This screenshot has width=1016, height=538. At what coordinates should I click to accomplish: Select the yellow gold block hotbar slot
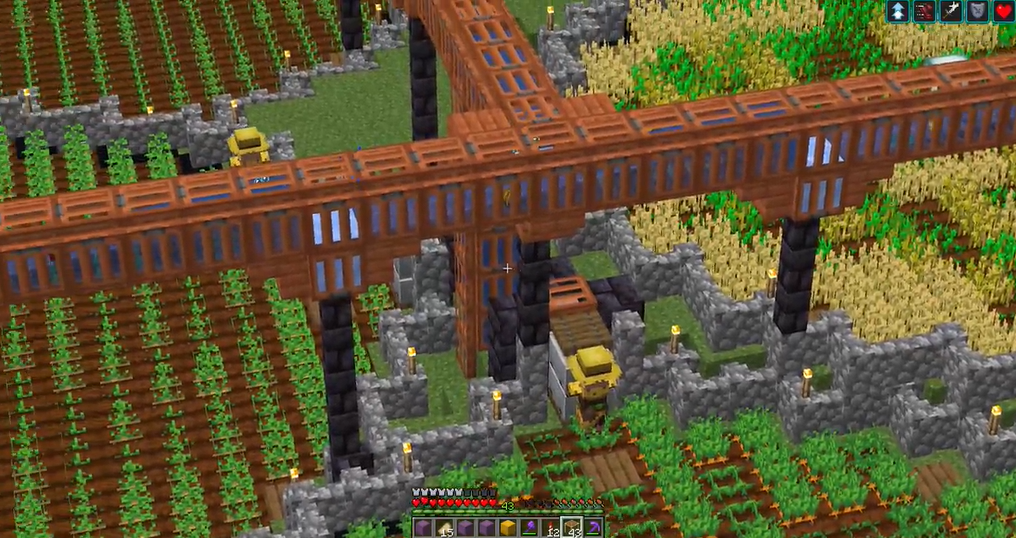click(x=507, y=527)
